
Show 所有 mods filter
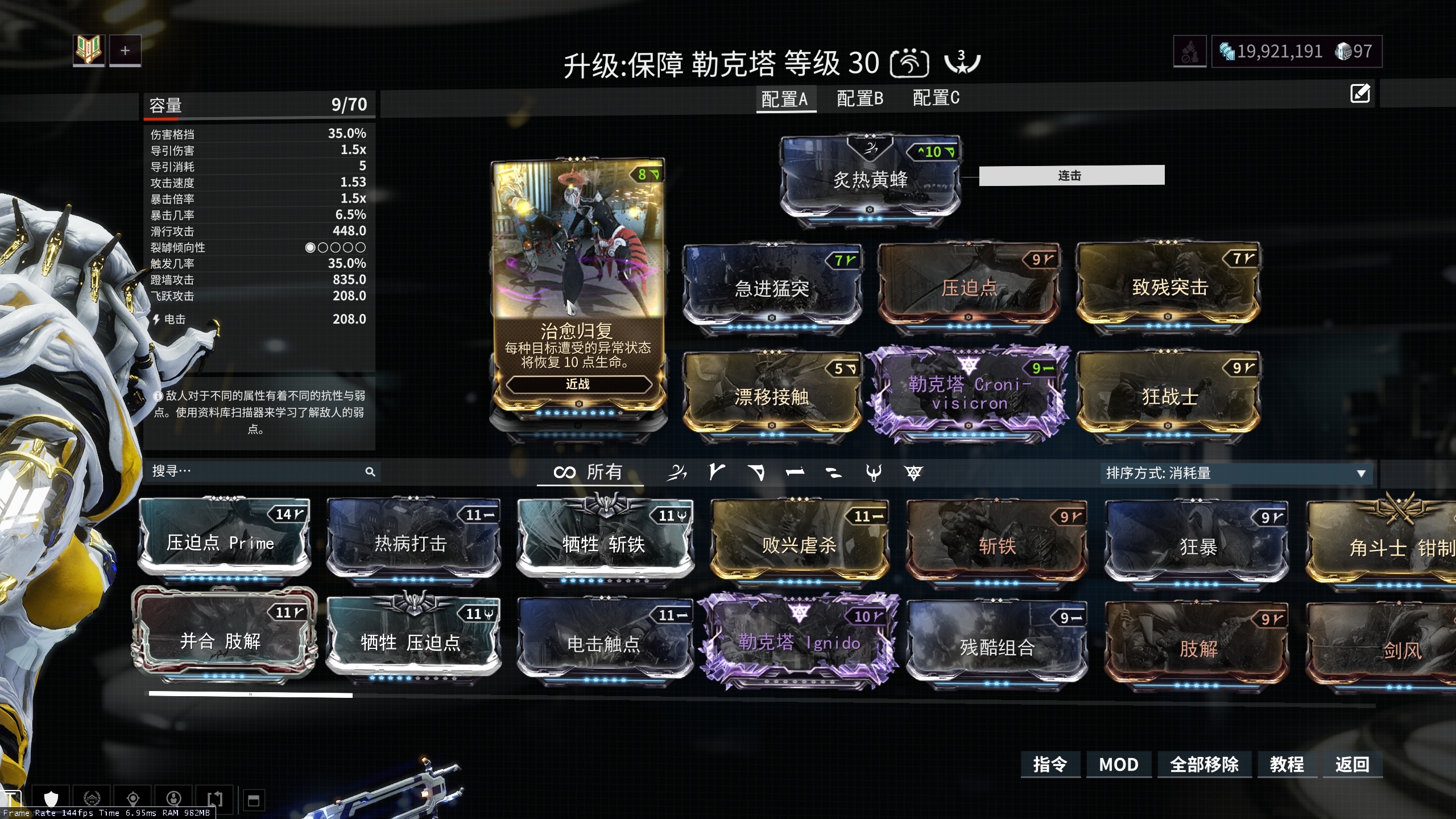[589, 472]
